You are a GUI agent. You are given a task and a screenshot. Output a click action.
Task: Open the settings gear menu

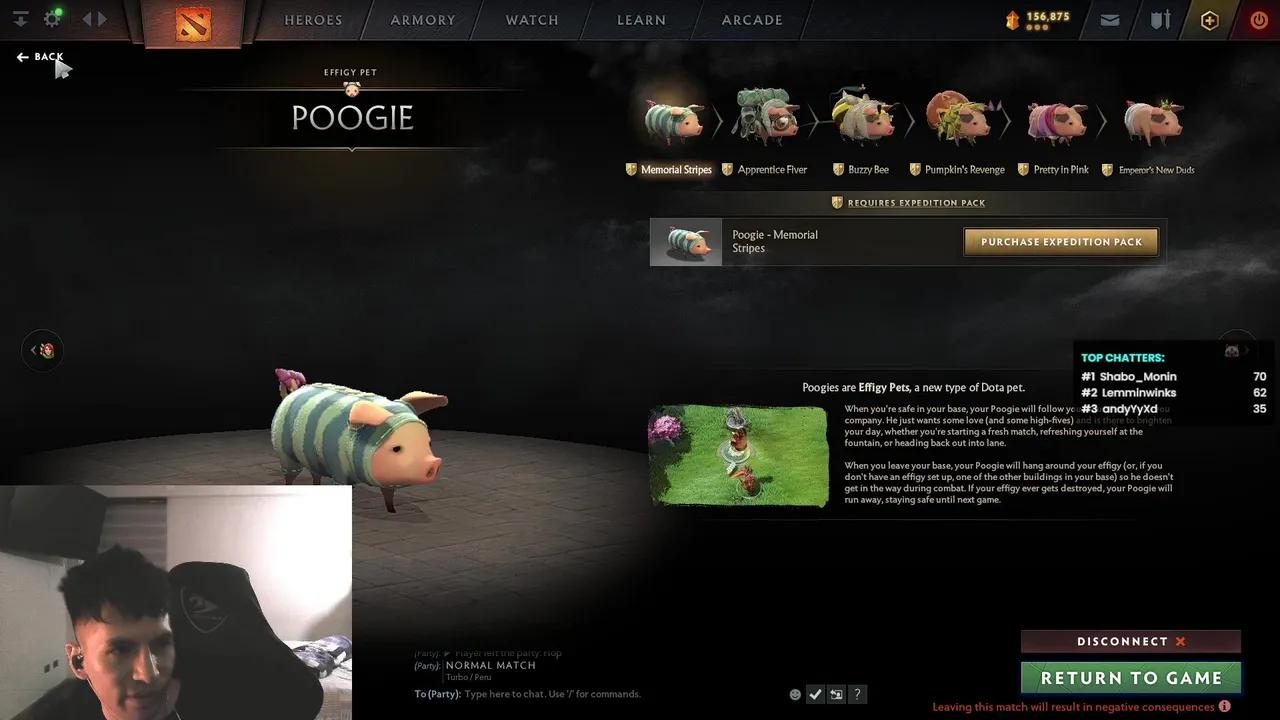pyautogui.click(x=51, y=18)
